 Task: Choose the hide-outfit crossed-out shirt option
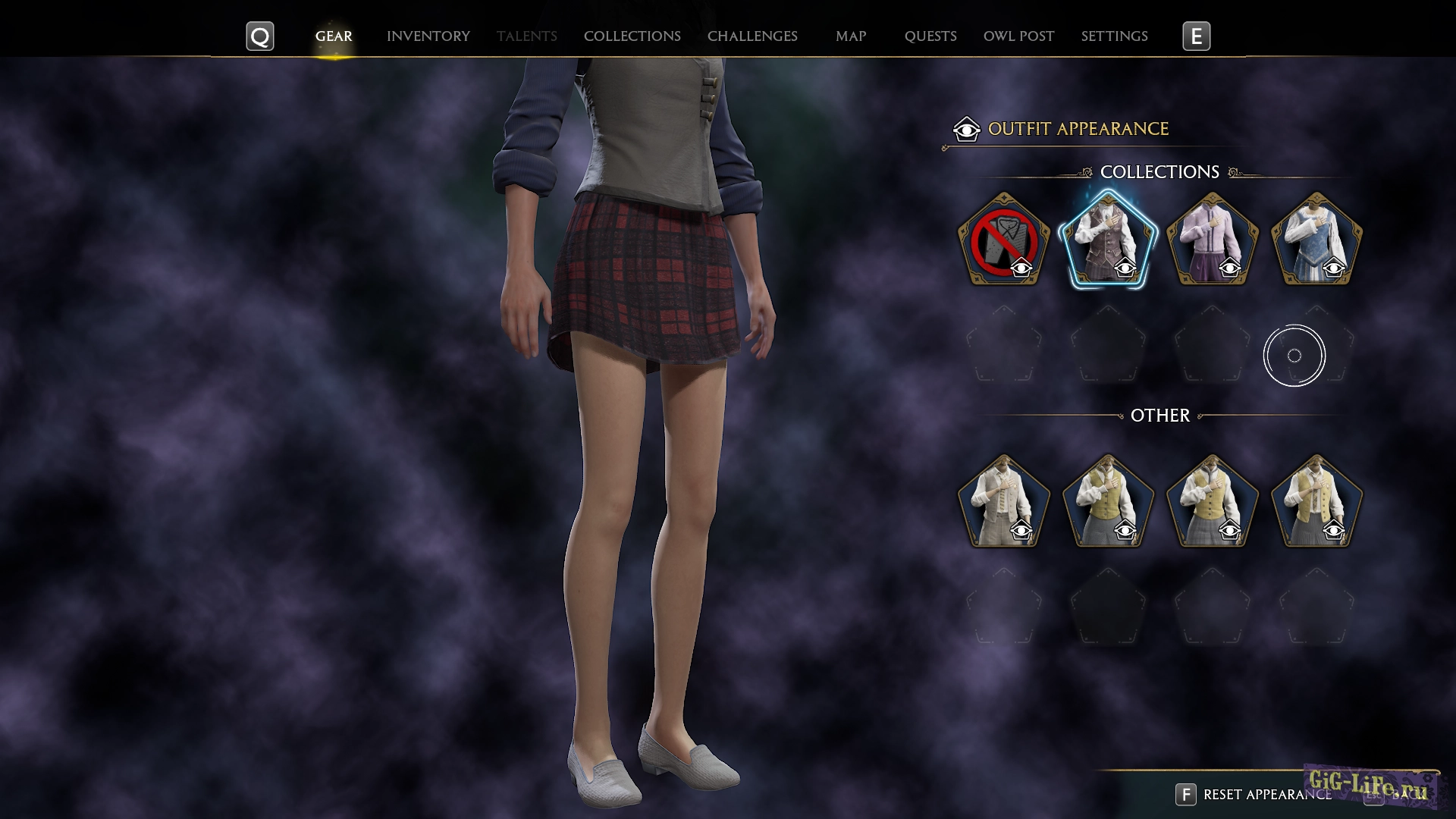(x=1003, y=240)
